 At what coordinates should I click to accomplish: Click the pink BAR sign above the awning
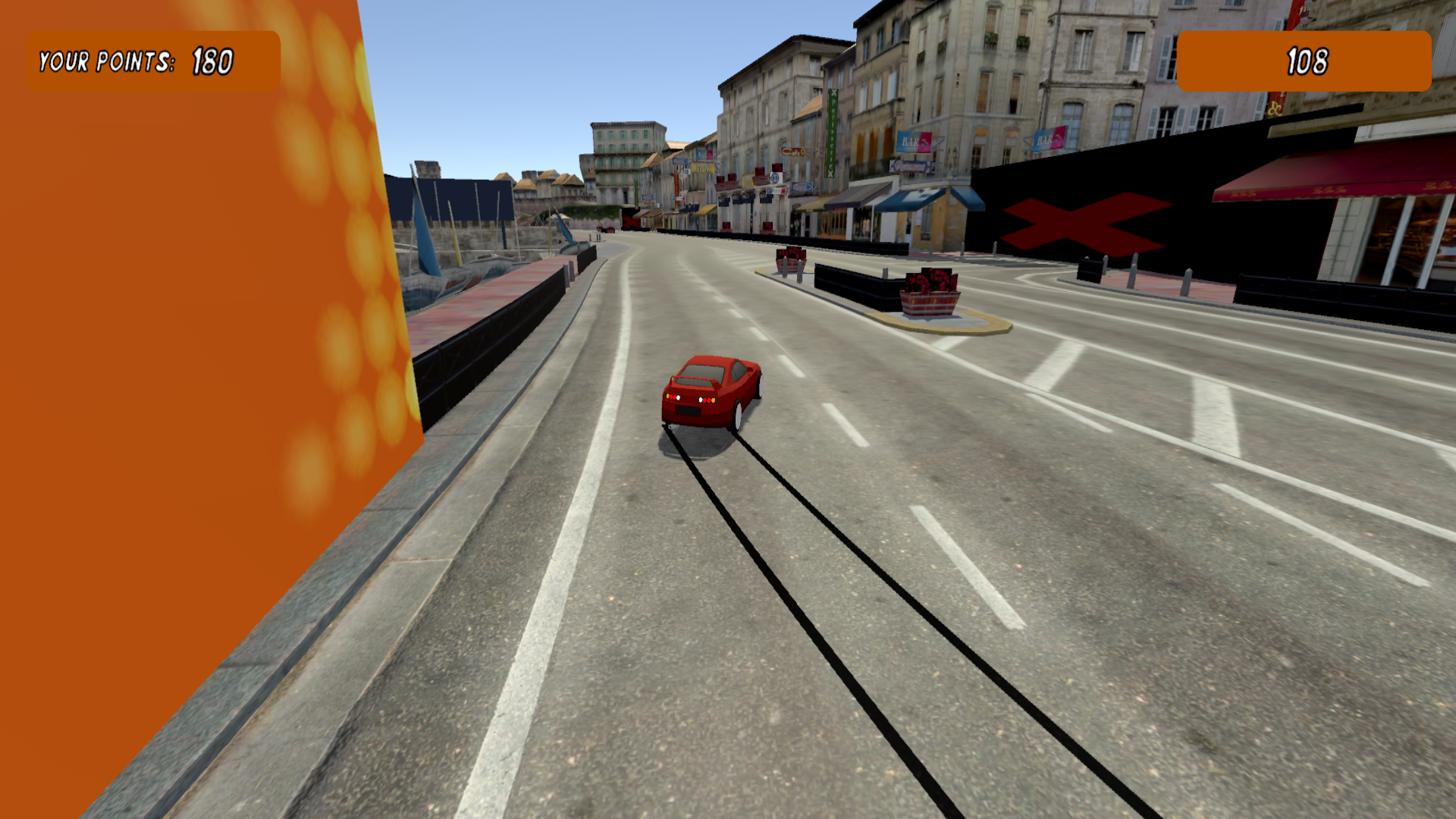point(914,140)
